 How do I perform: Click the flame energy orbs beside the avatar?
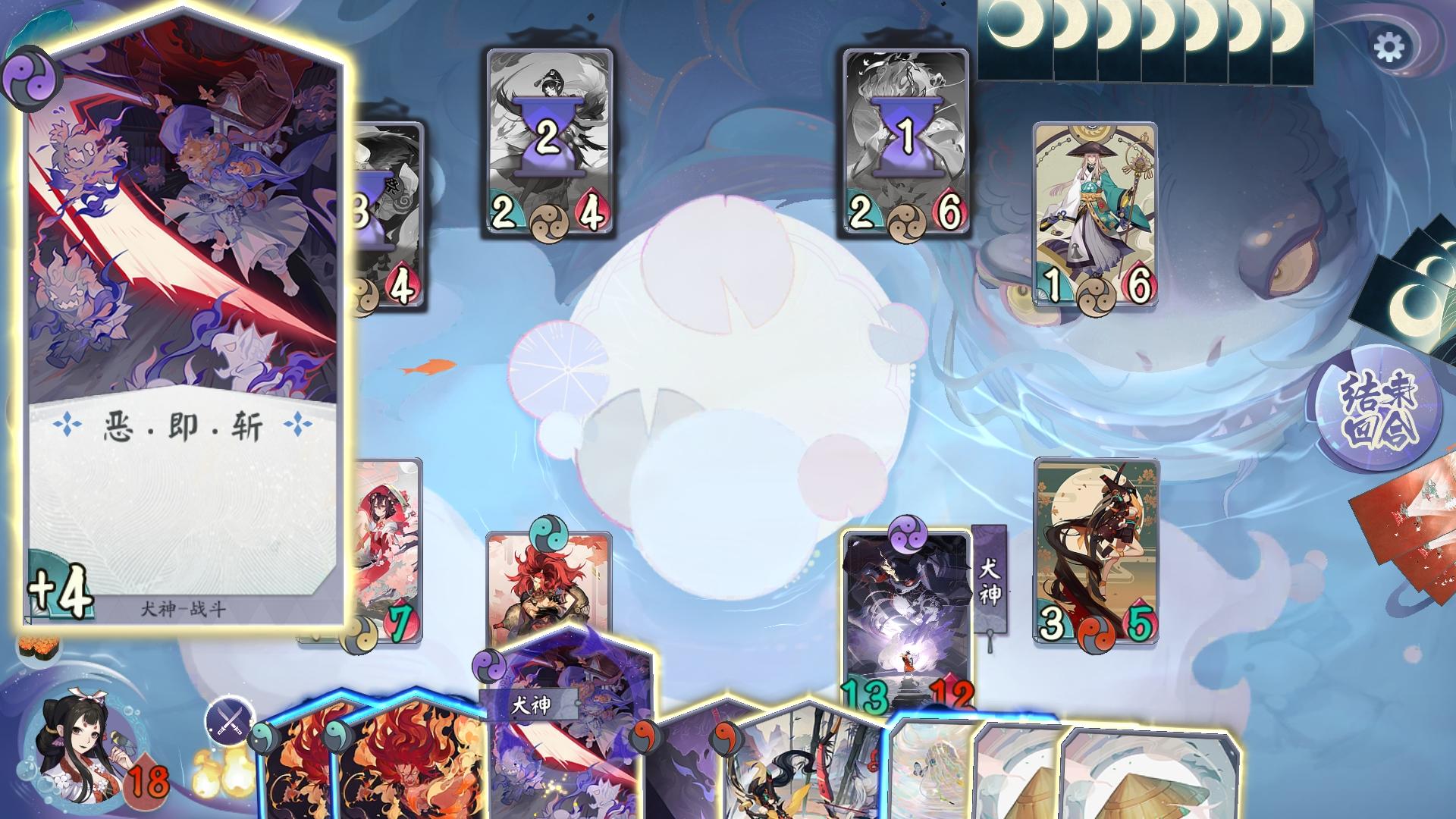(x=225, y=773)
